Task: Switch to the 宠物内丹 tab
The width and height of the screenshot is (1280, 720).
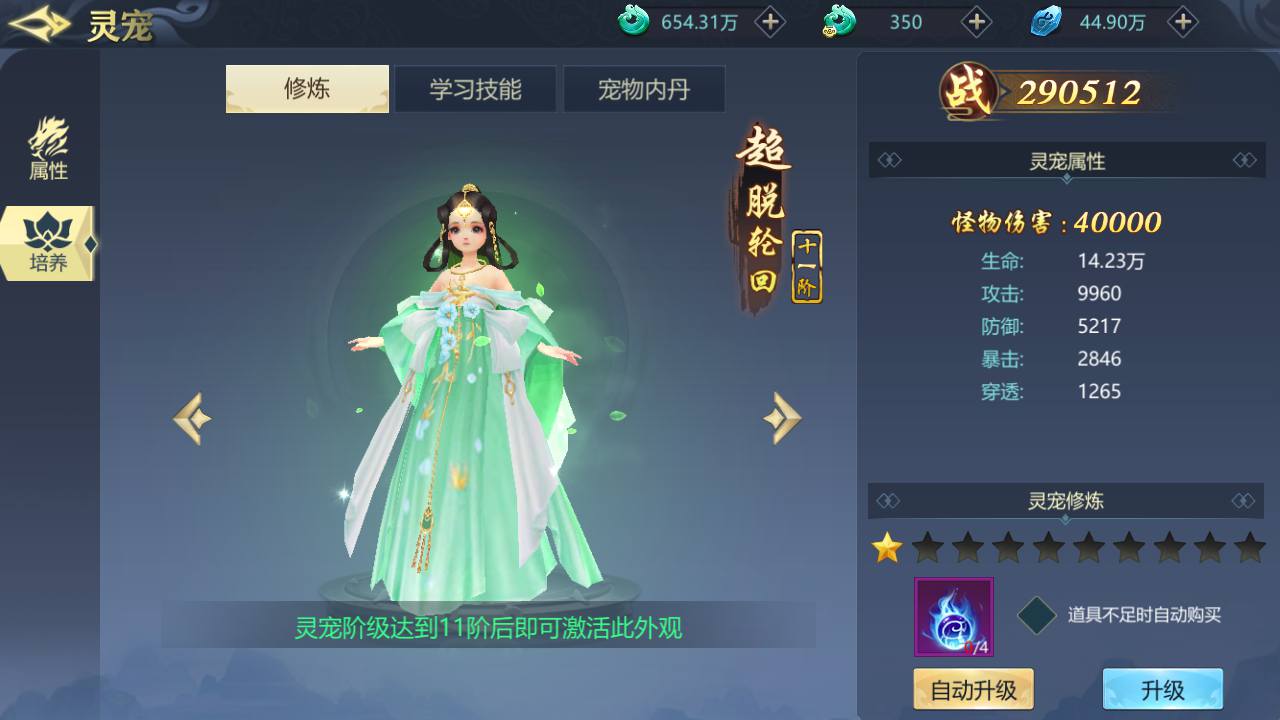Action: (644, 88)
